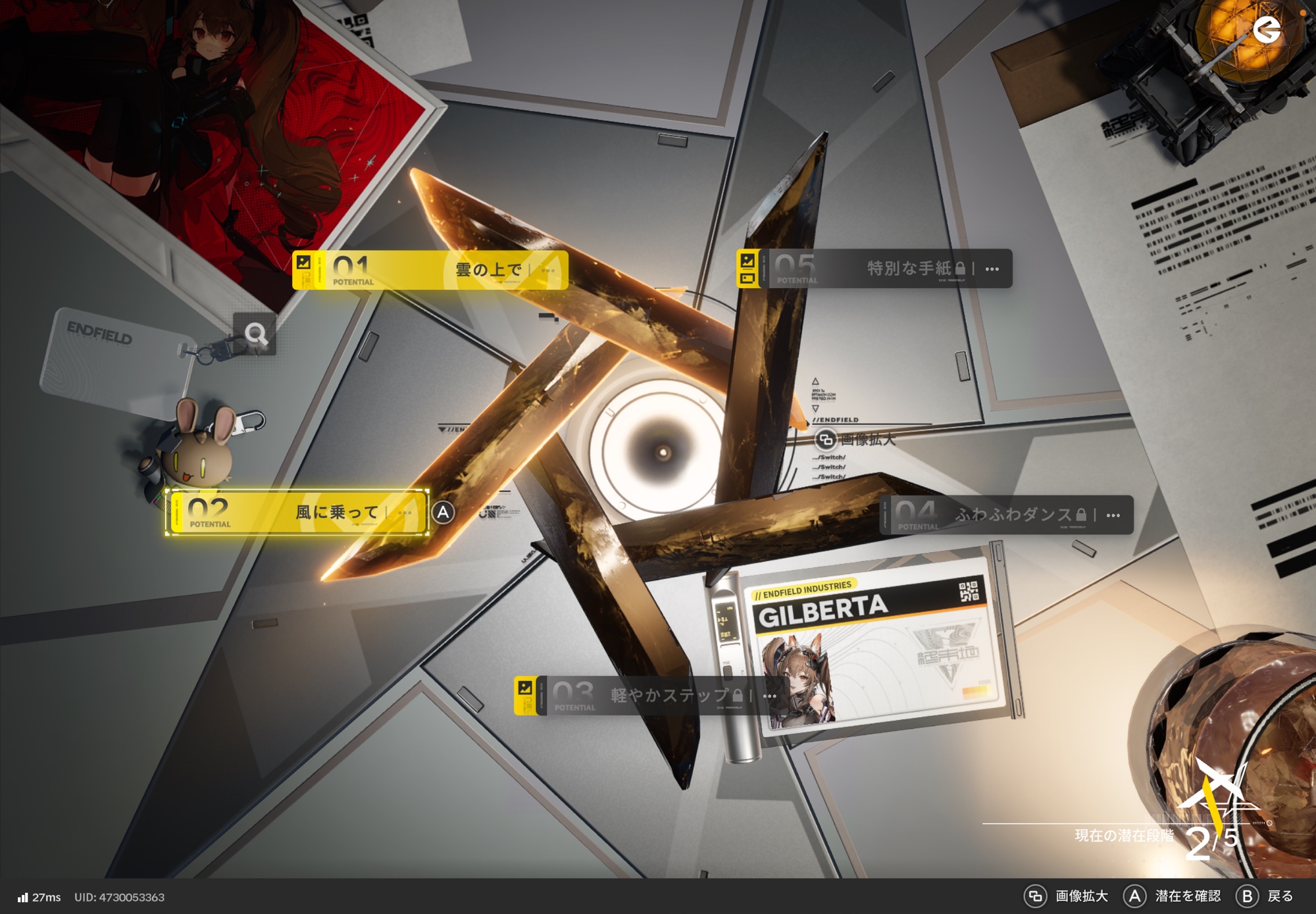1316x914 pixels.
Task: Click 戻る in the bottom bar
Action: (x=1265, y=896)
